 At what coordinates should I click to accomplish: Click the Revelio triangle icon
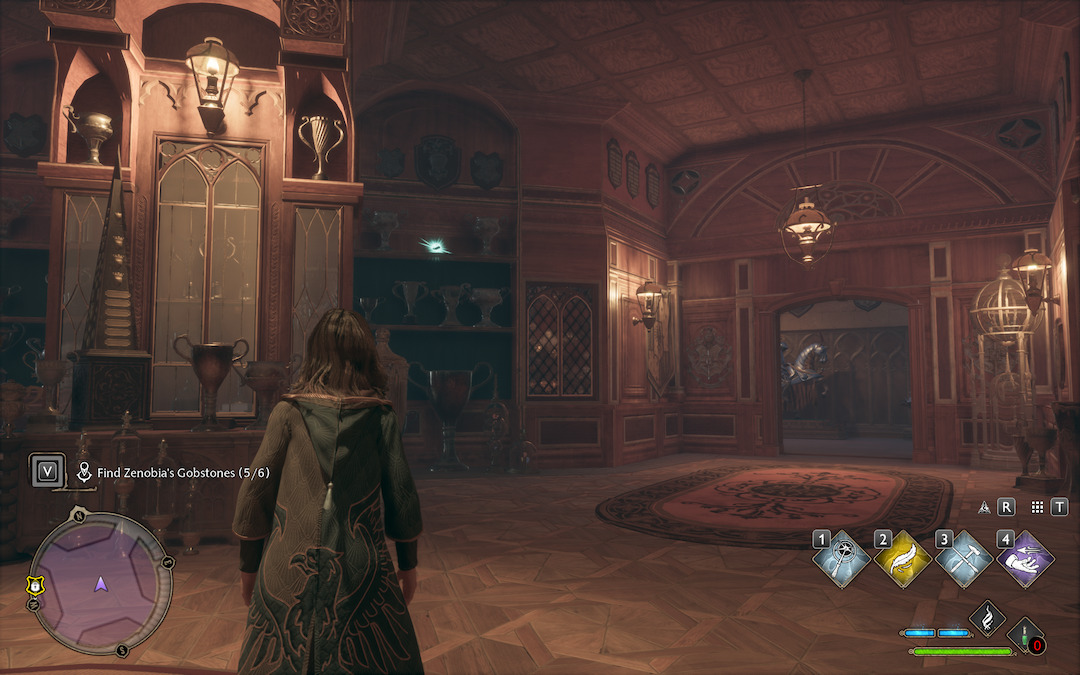point(984,507)
